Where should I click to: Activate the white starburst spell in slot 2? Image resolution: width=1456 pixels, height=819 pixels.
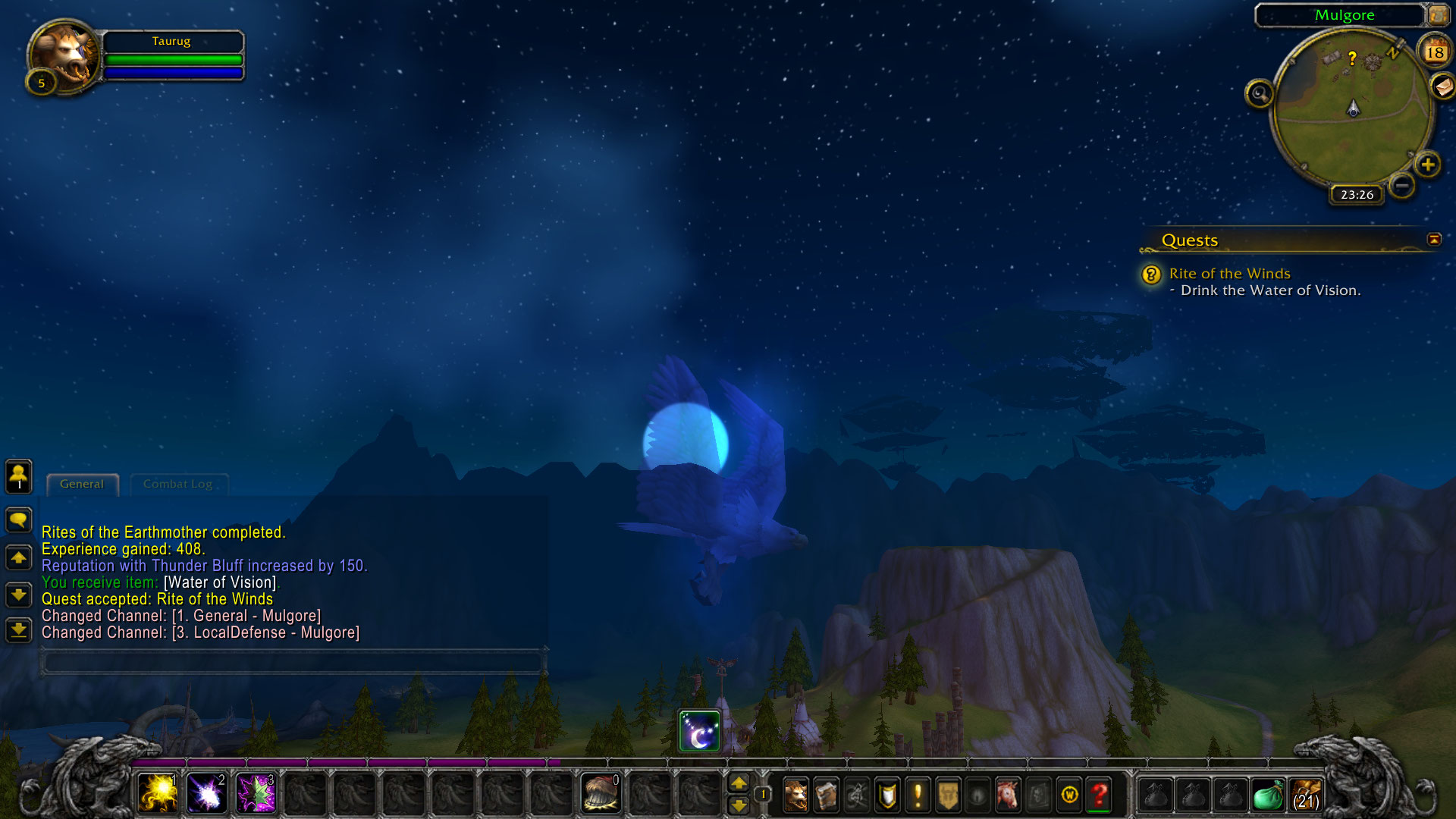pyautogui.click(x=206, y=794)
